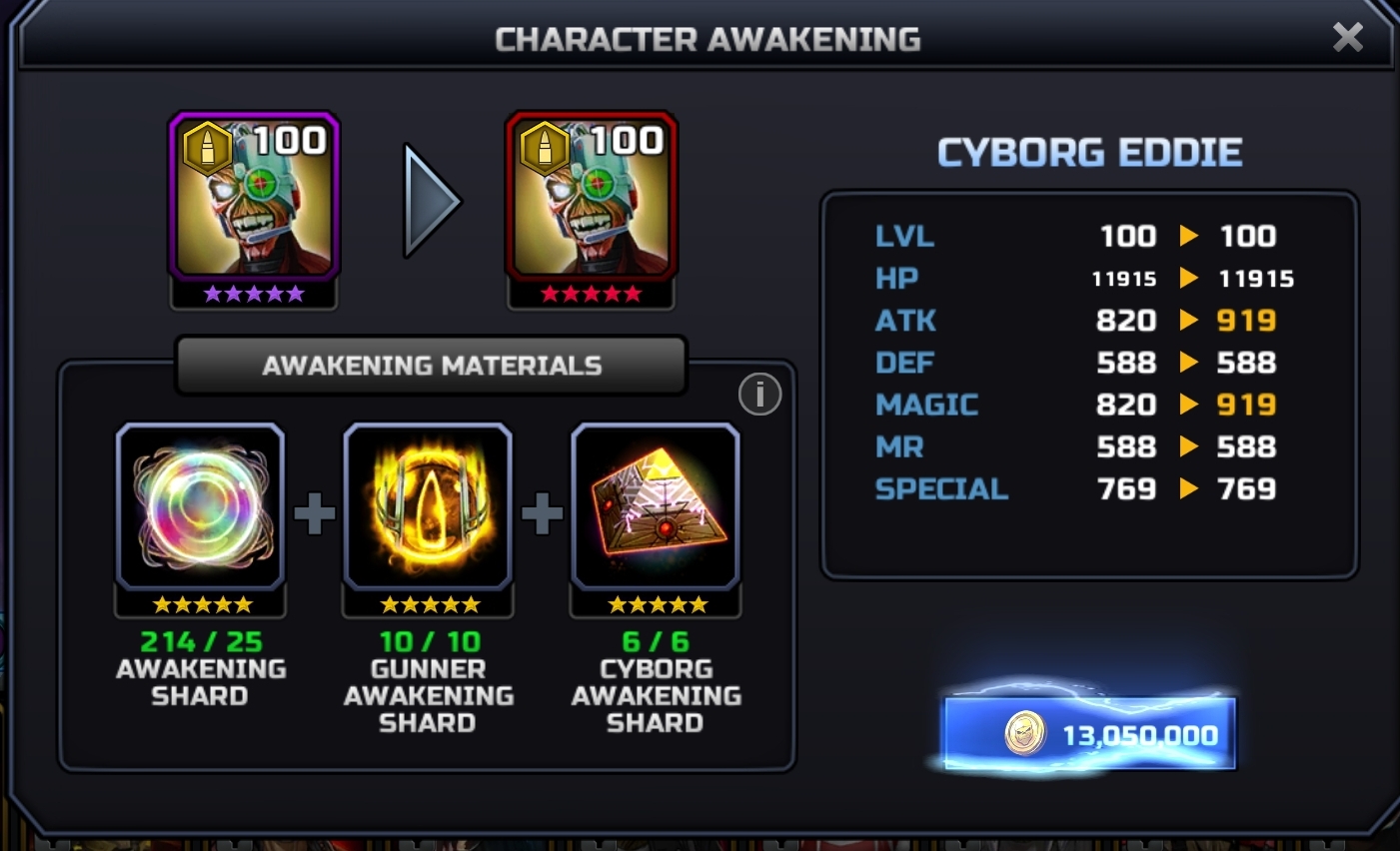1400x851 pixels.
Task: Tap the Cyborg Awakening Shard pyramid
Action: [x=656, y=507]
